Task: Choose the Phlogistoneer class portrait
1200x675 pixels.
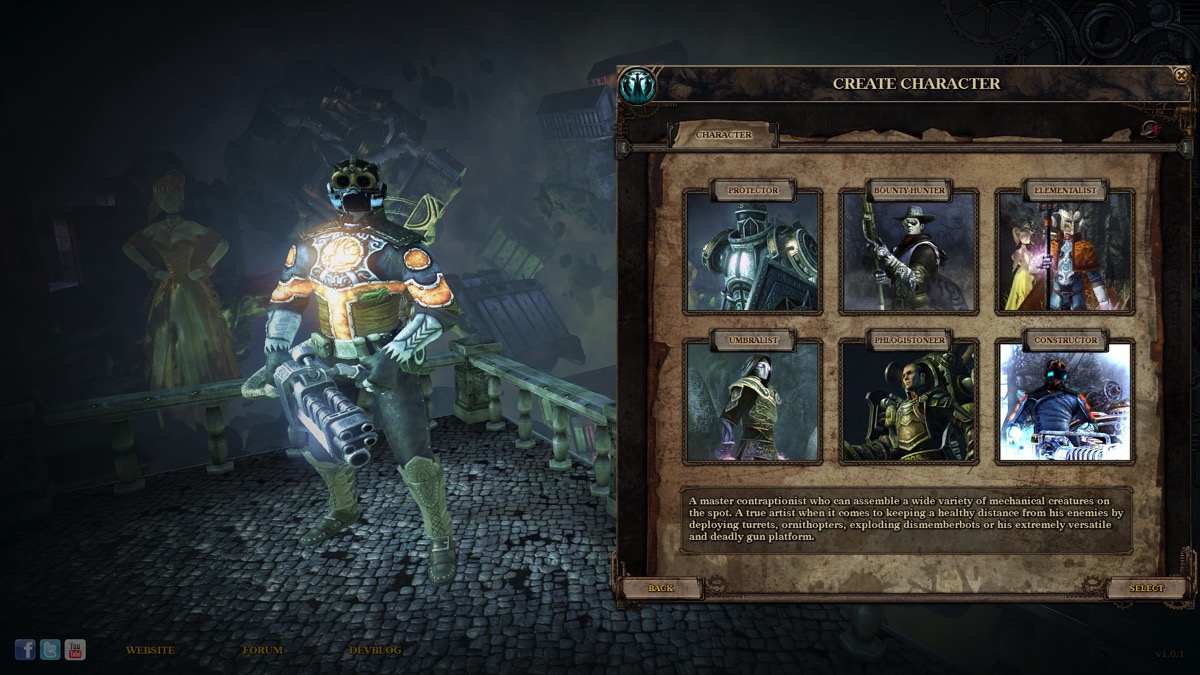Action: (x=909, y=402)
